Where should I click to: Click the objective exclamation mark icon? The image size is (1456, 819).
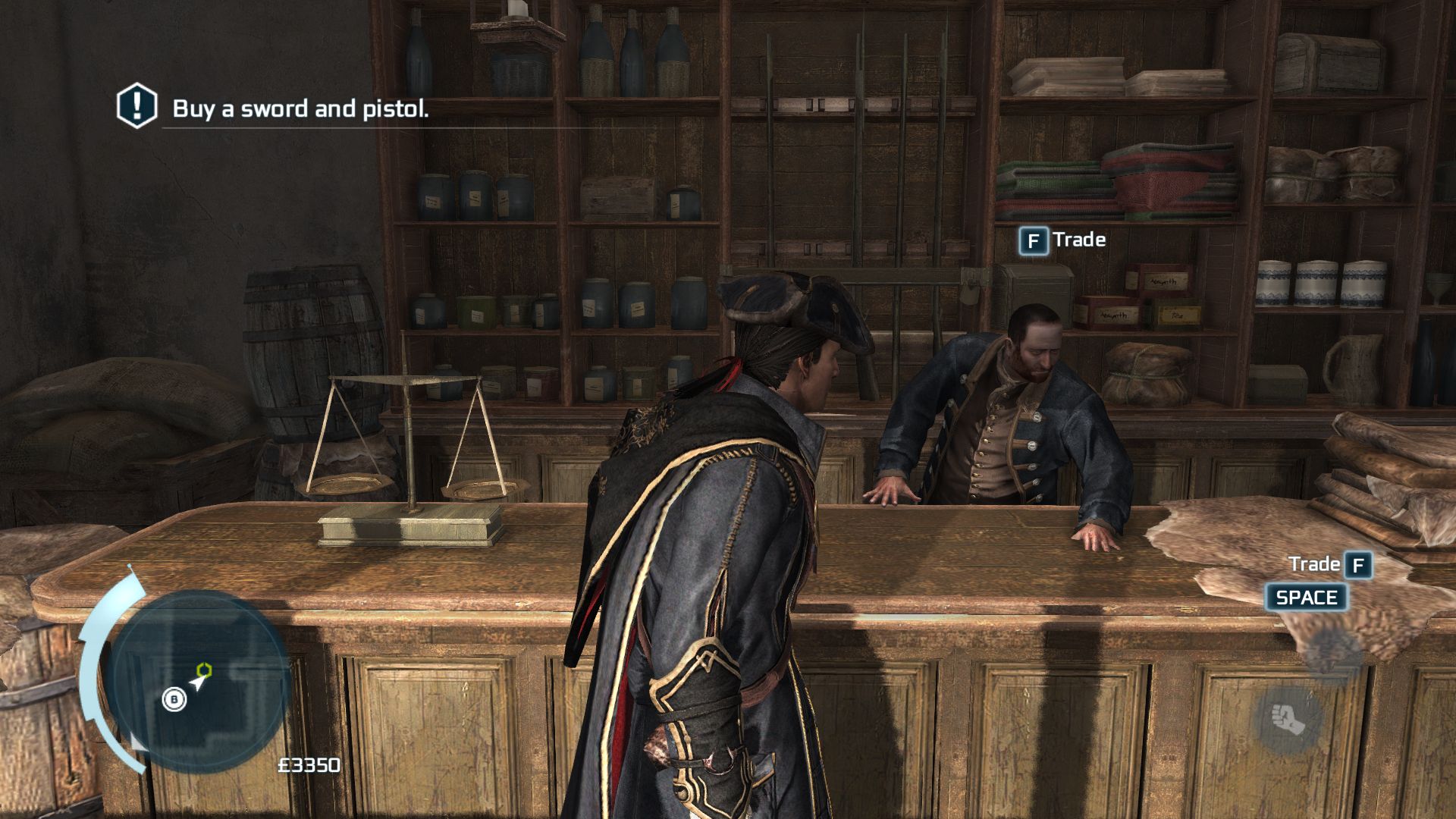tap(136, 106)
